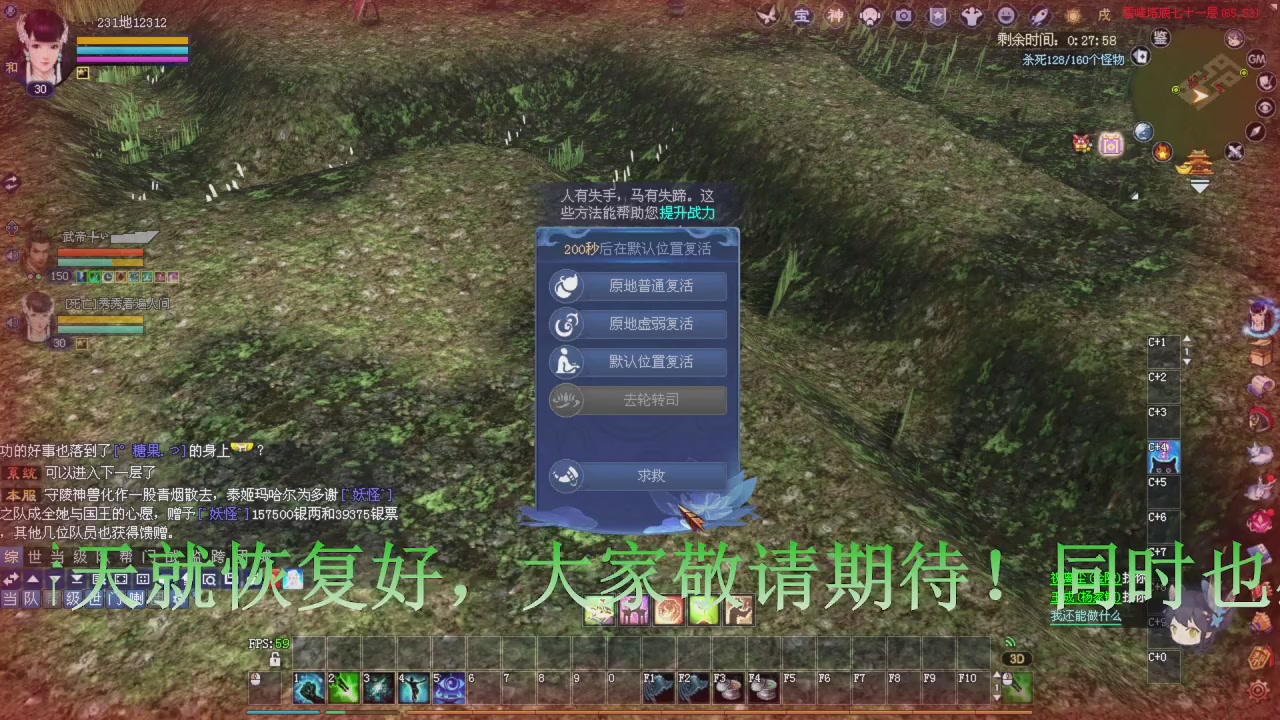Click the 鉴 appraisal icon below the countdown

(x=1159, y=37)
